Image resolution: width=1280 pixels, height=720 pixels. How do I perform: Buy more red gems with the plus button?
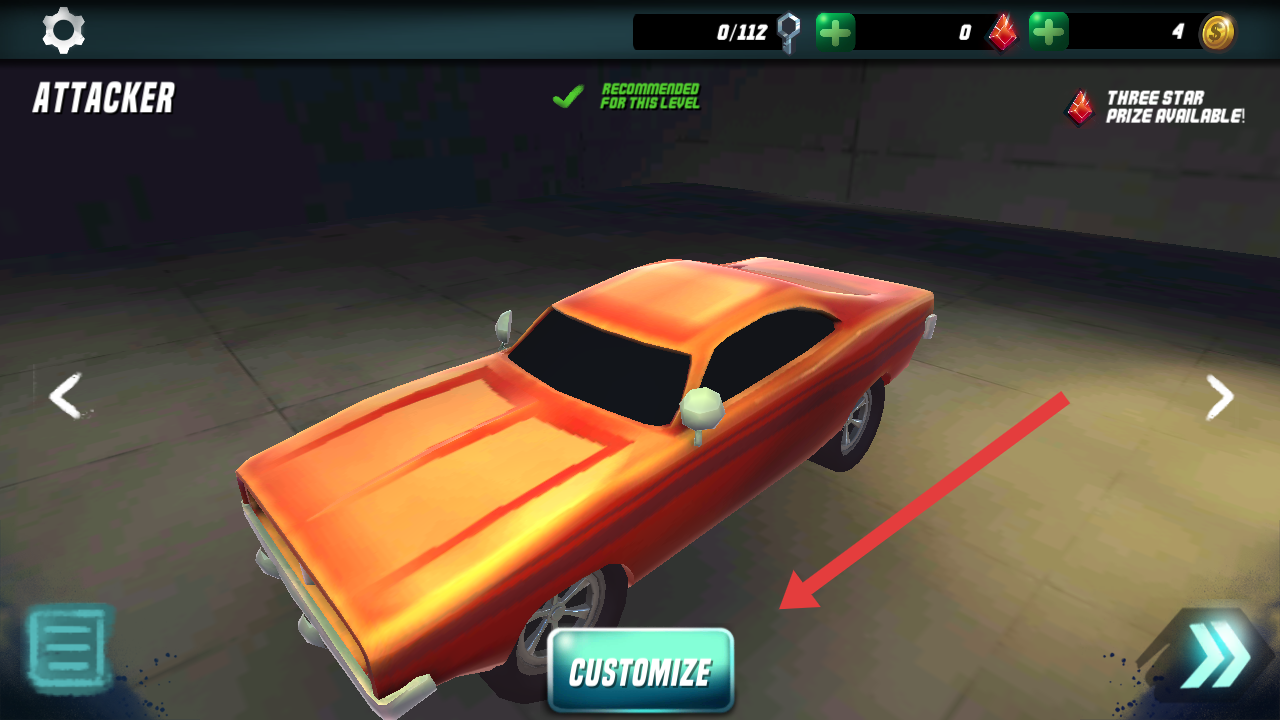pyautogui.click(x=1048, y=32)
